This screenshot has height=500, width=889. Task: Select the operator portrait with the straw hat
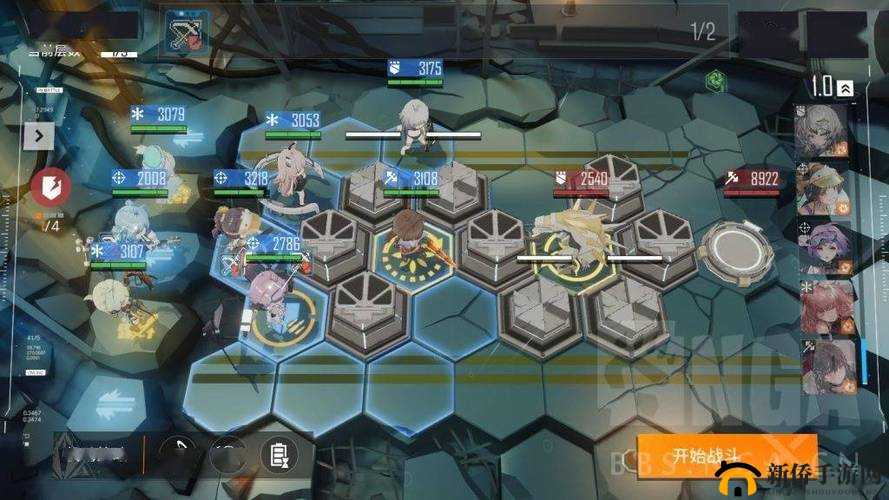point(824,189)
